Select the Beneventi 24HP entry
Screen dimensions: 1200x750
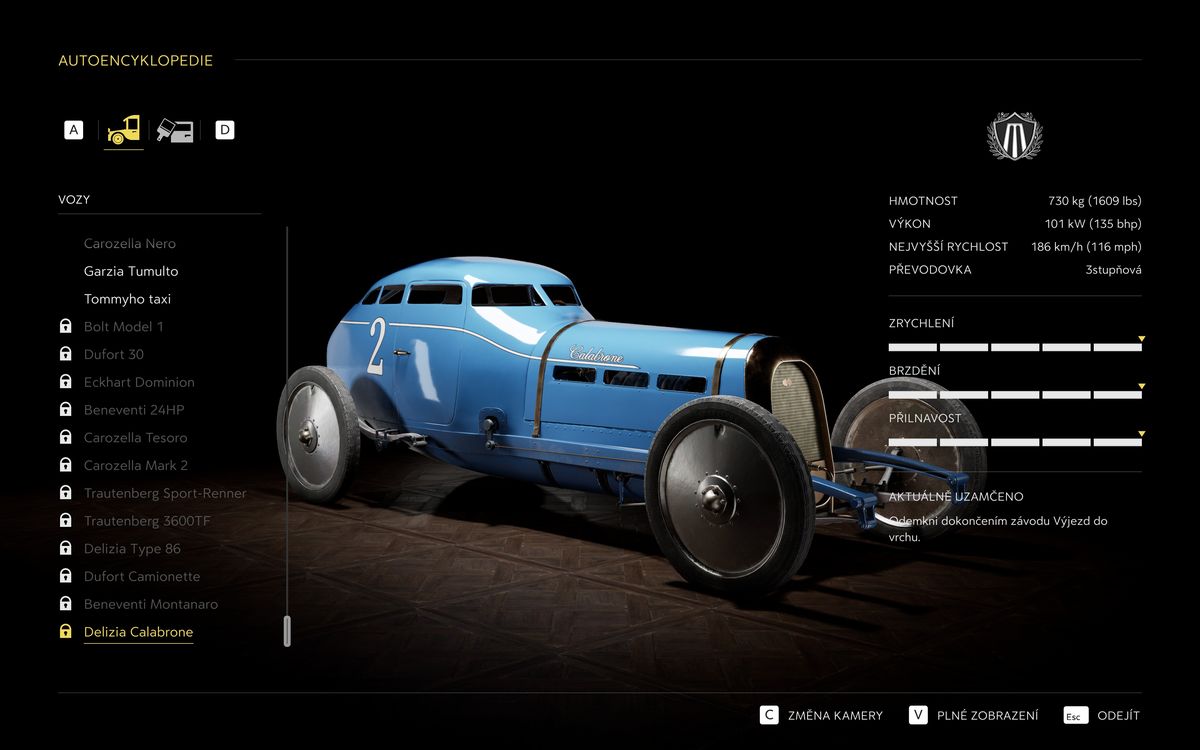click(134, 410)
